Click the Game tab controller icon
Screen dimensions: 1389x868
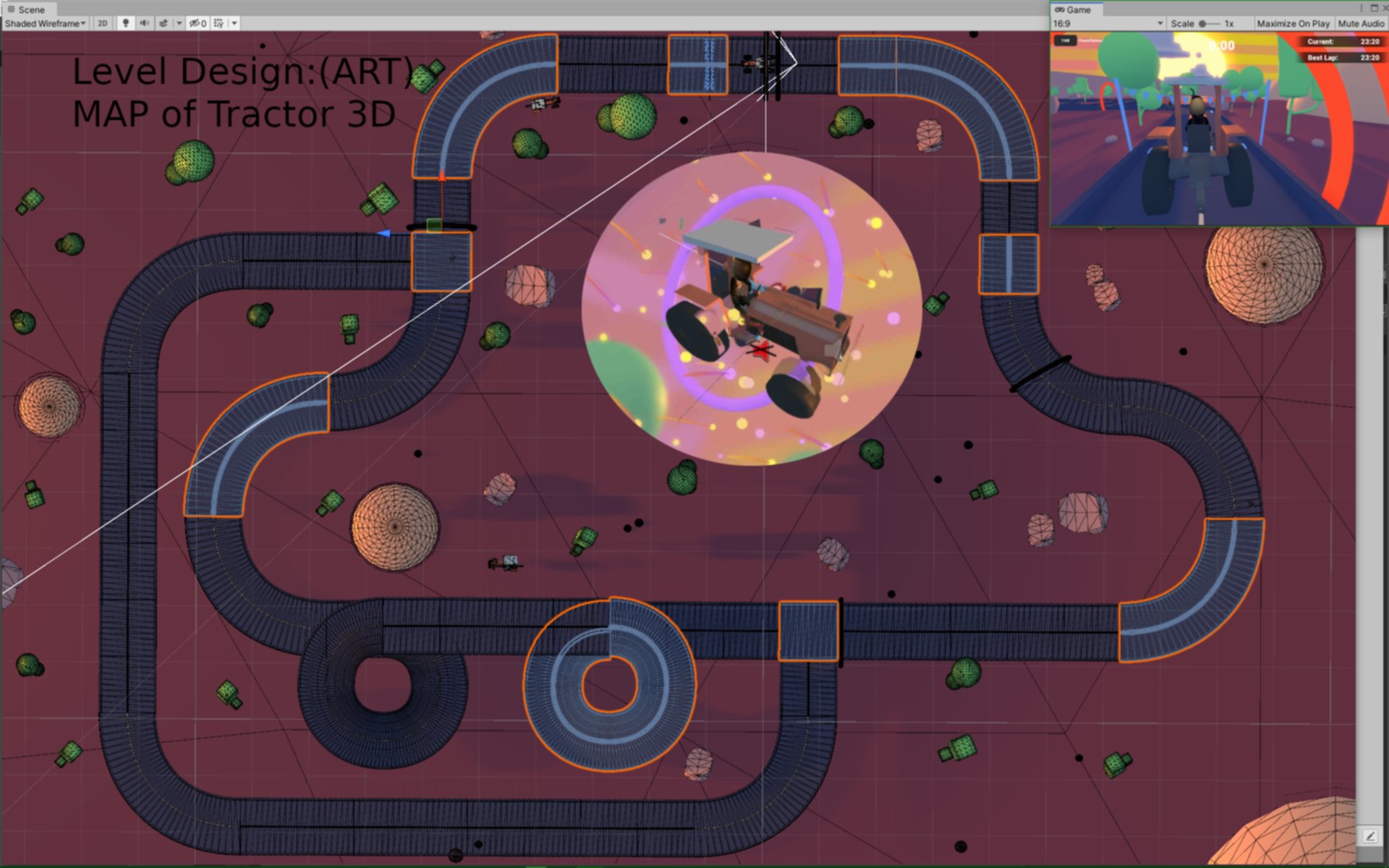click(x=1060, y=9)
